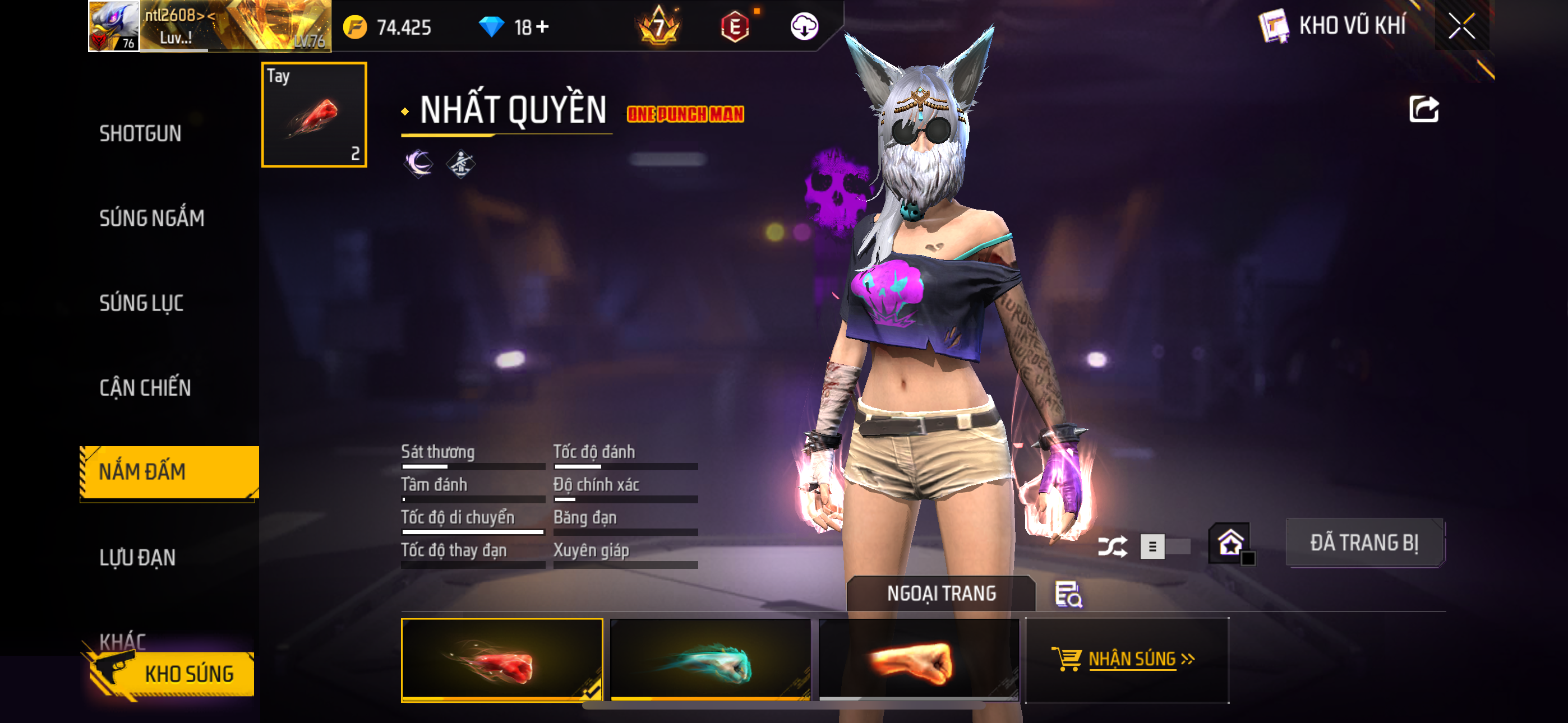Open the Ngoại Trang tab
Screen dimensions: 1568x723
tap(940, 594)
